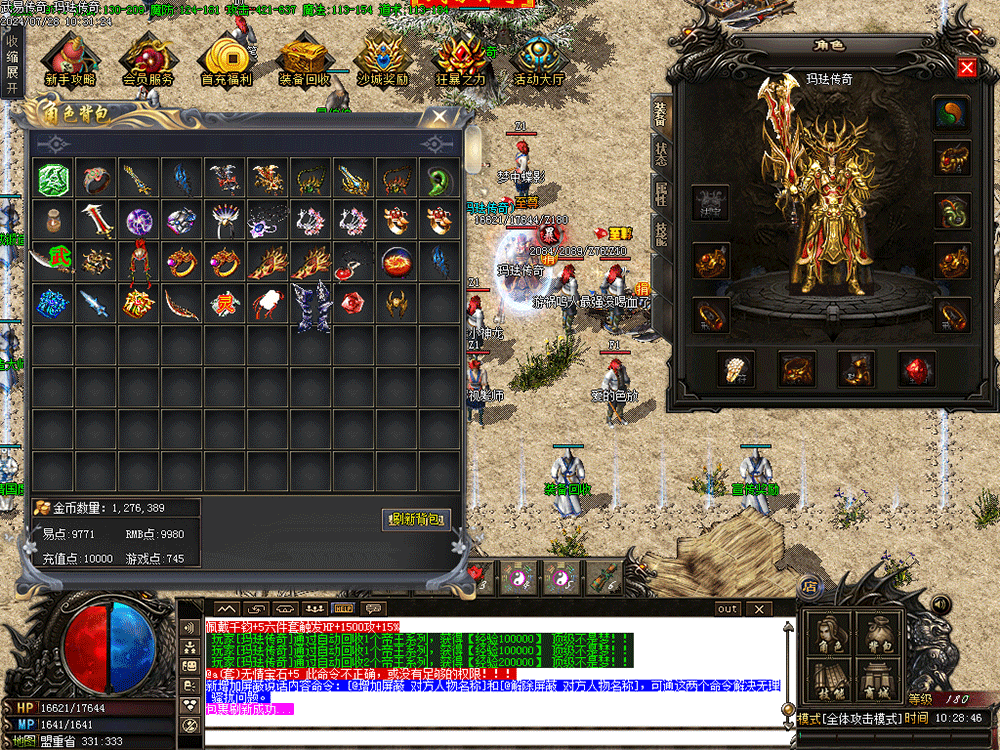Open the 首充福利 first recharge bonus
This screenshot has width=1000, height=750.
coord(227,60)
